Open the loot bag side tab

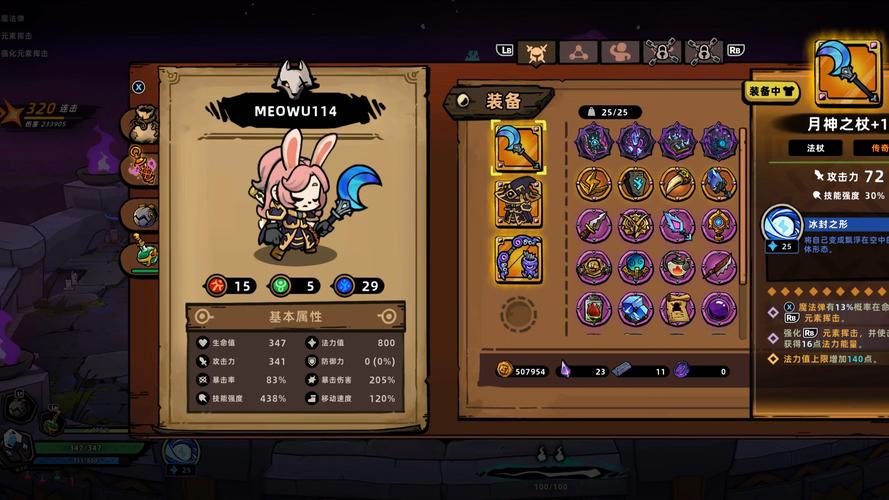coord(143,123)
